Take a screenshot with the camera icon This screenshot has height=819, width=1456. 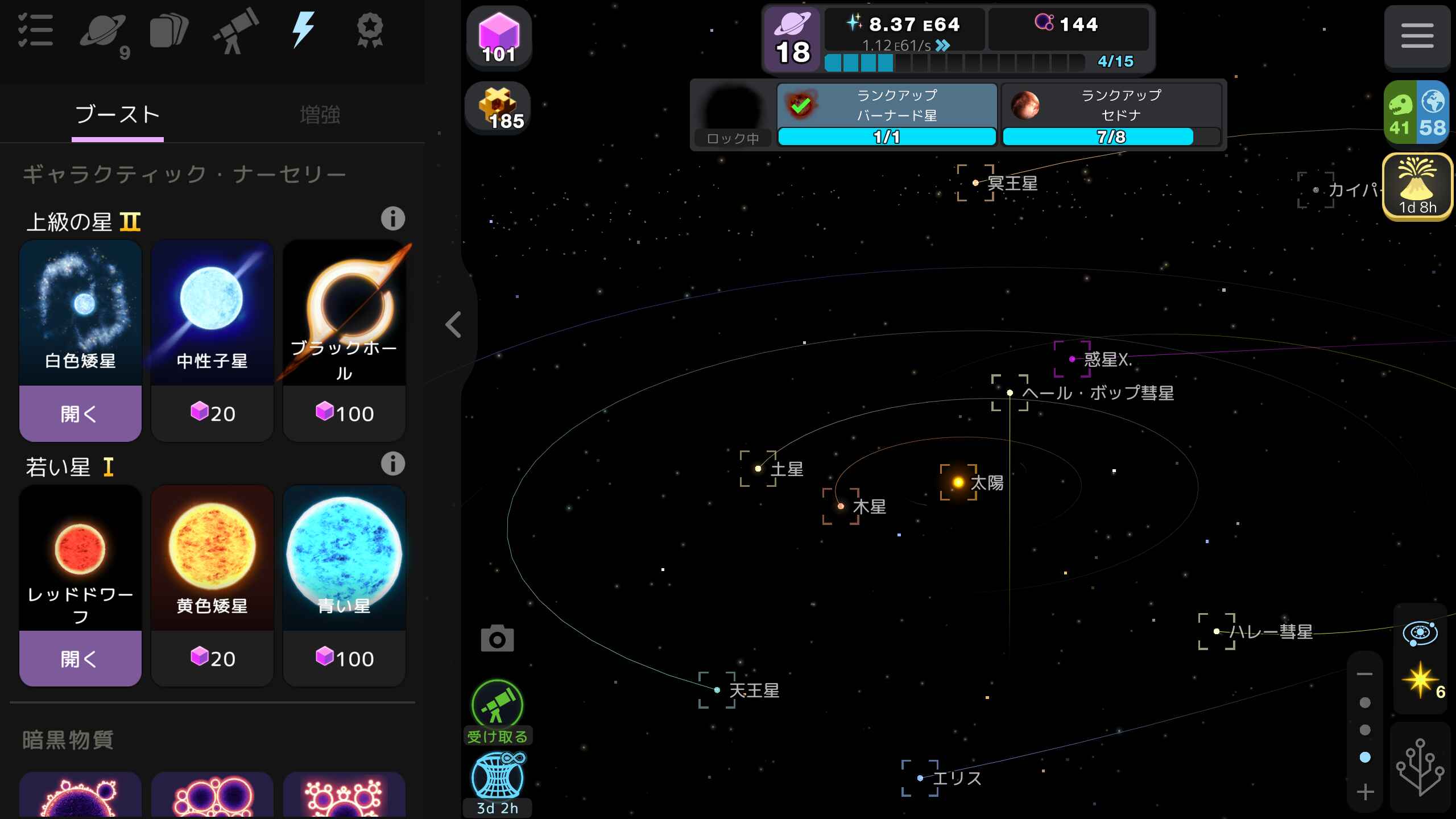click(497, 639)
